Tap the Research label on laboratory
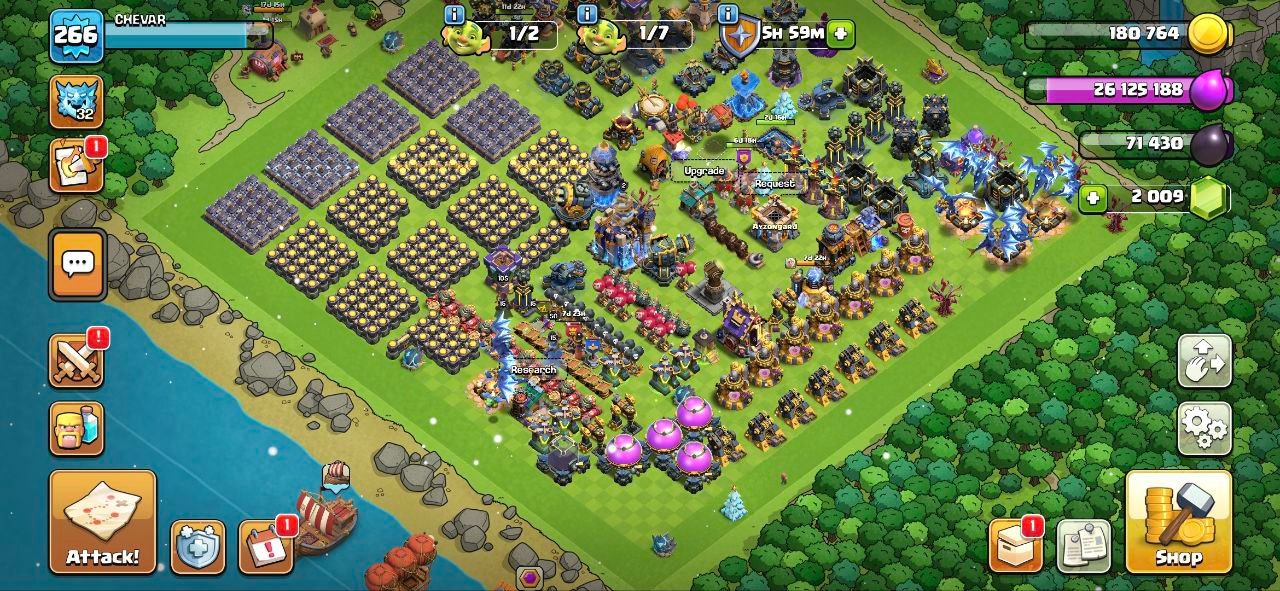Viewport: 1280px width, 591px height. click(x=533, y=369)
